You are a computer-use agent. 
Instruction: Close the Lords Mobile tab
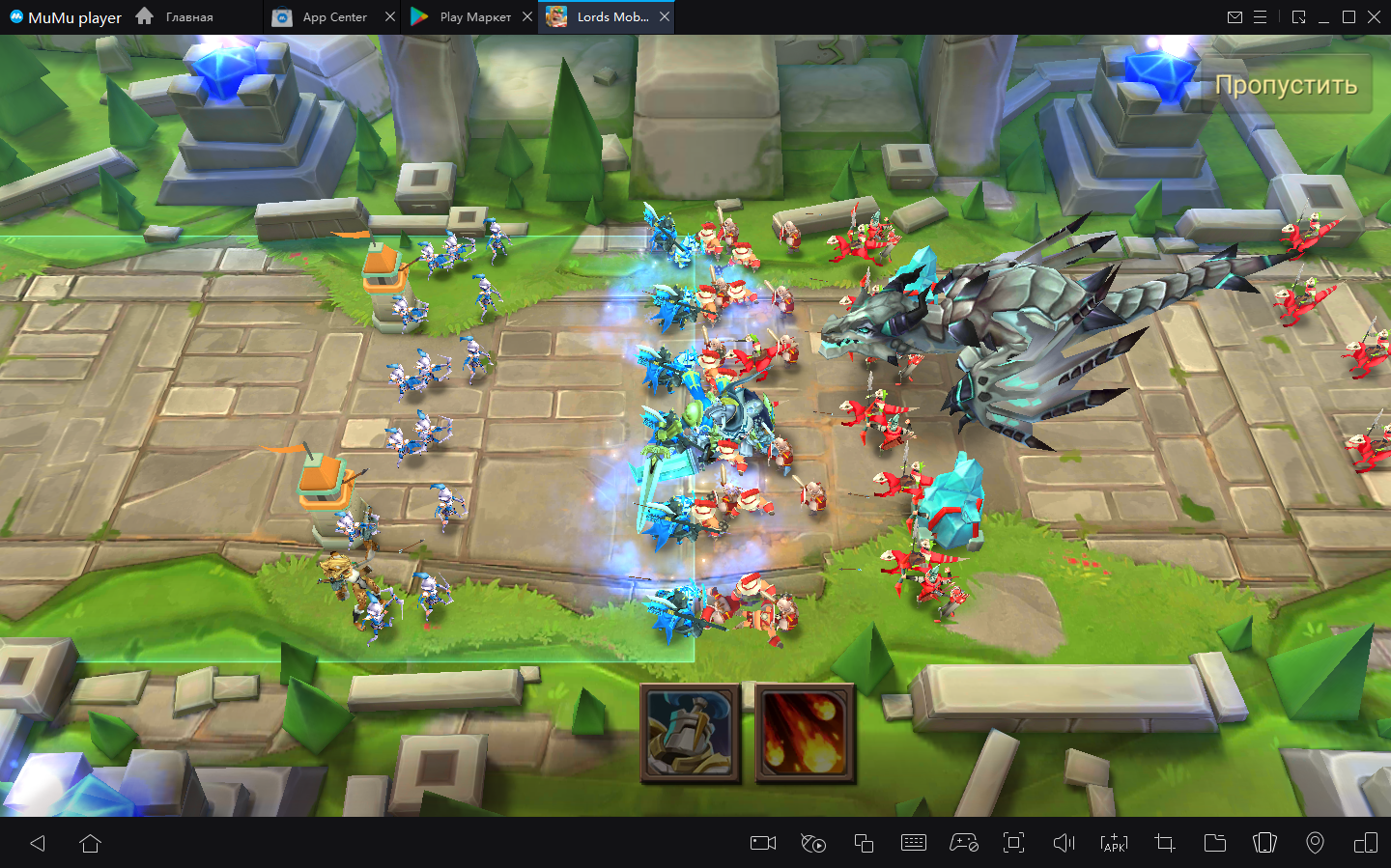pos(665,17)
